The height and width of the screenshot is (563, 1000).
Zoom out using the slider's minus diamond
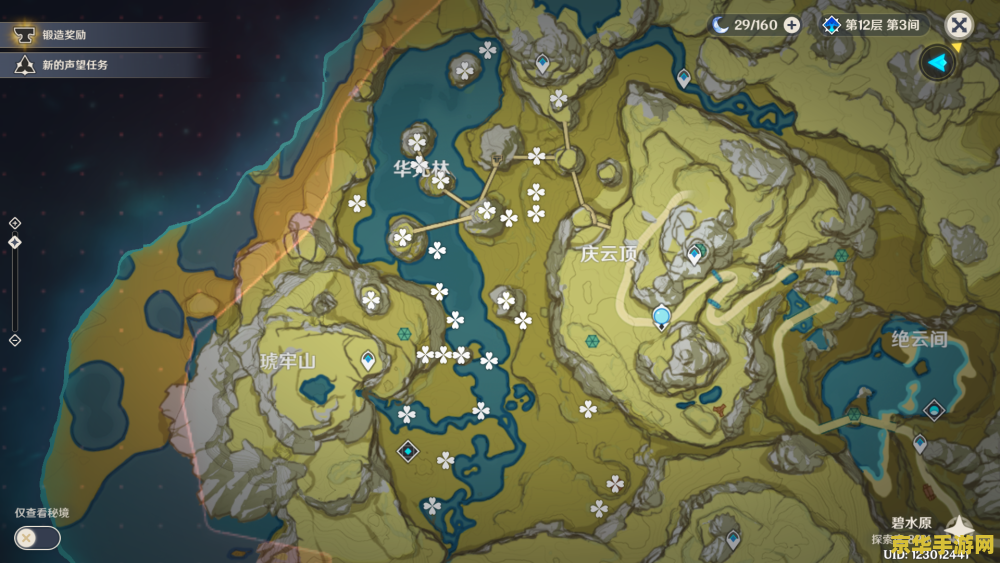[15, 340]
